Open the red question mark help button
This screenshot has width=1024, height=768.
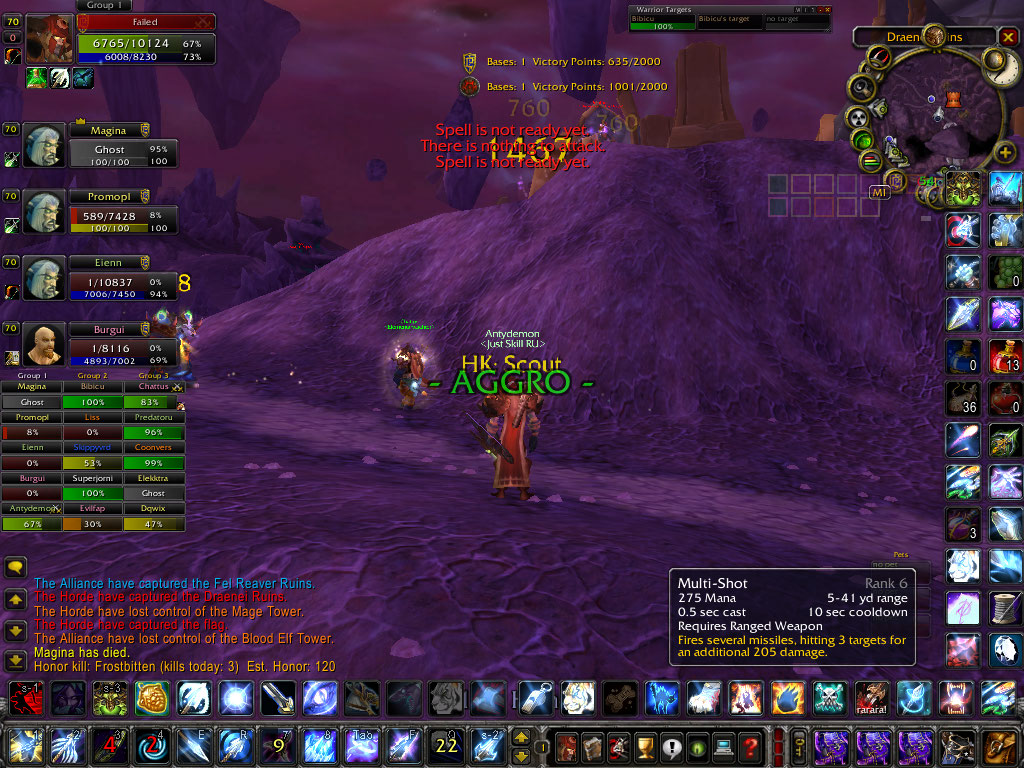pyautogui.click(x=750, y=746)
